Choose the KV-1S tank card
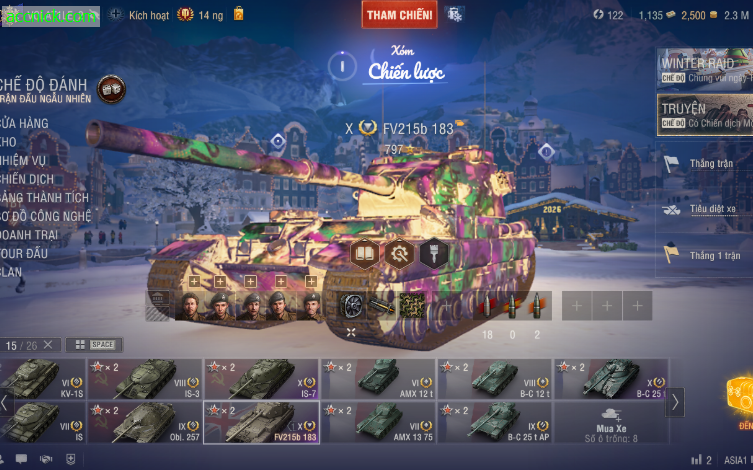This screenshot has height=470, width=753. (x=32, y=379)
